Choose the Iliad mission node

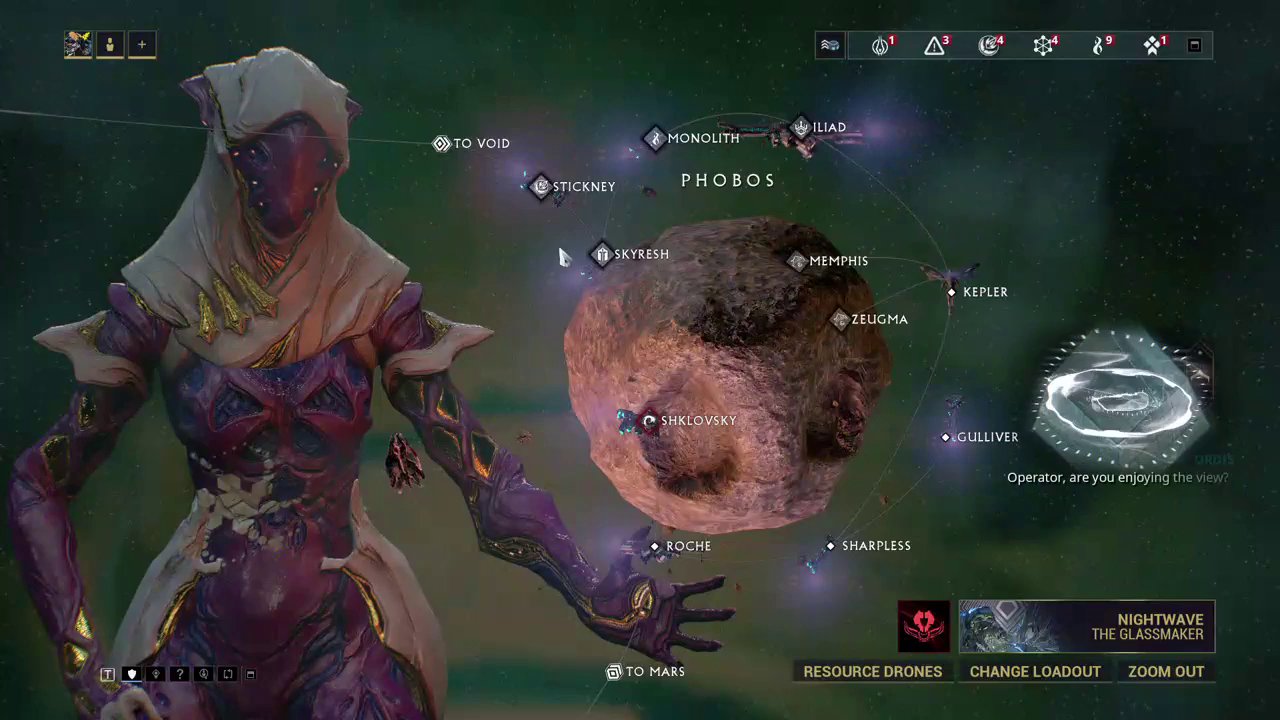tap(801, 128)
